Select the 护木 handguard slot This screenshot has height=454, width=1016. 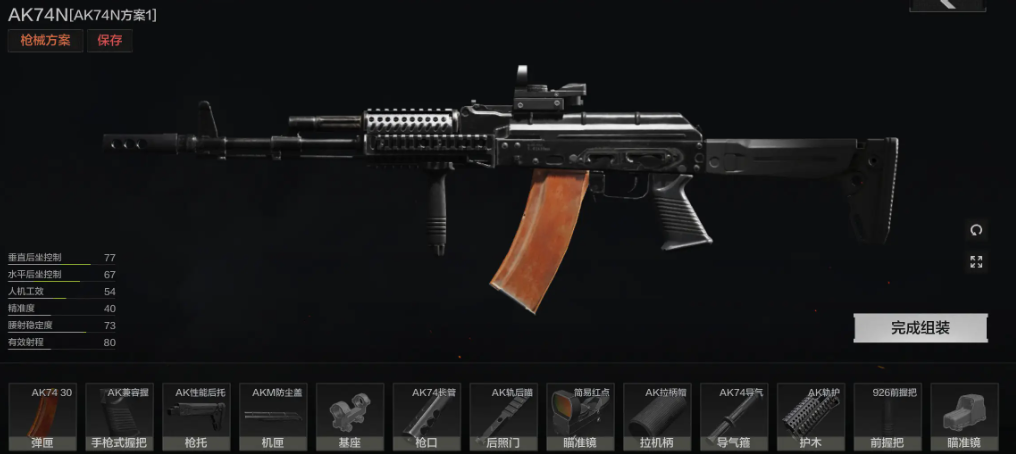[x=811, y=417]
